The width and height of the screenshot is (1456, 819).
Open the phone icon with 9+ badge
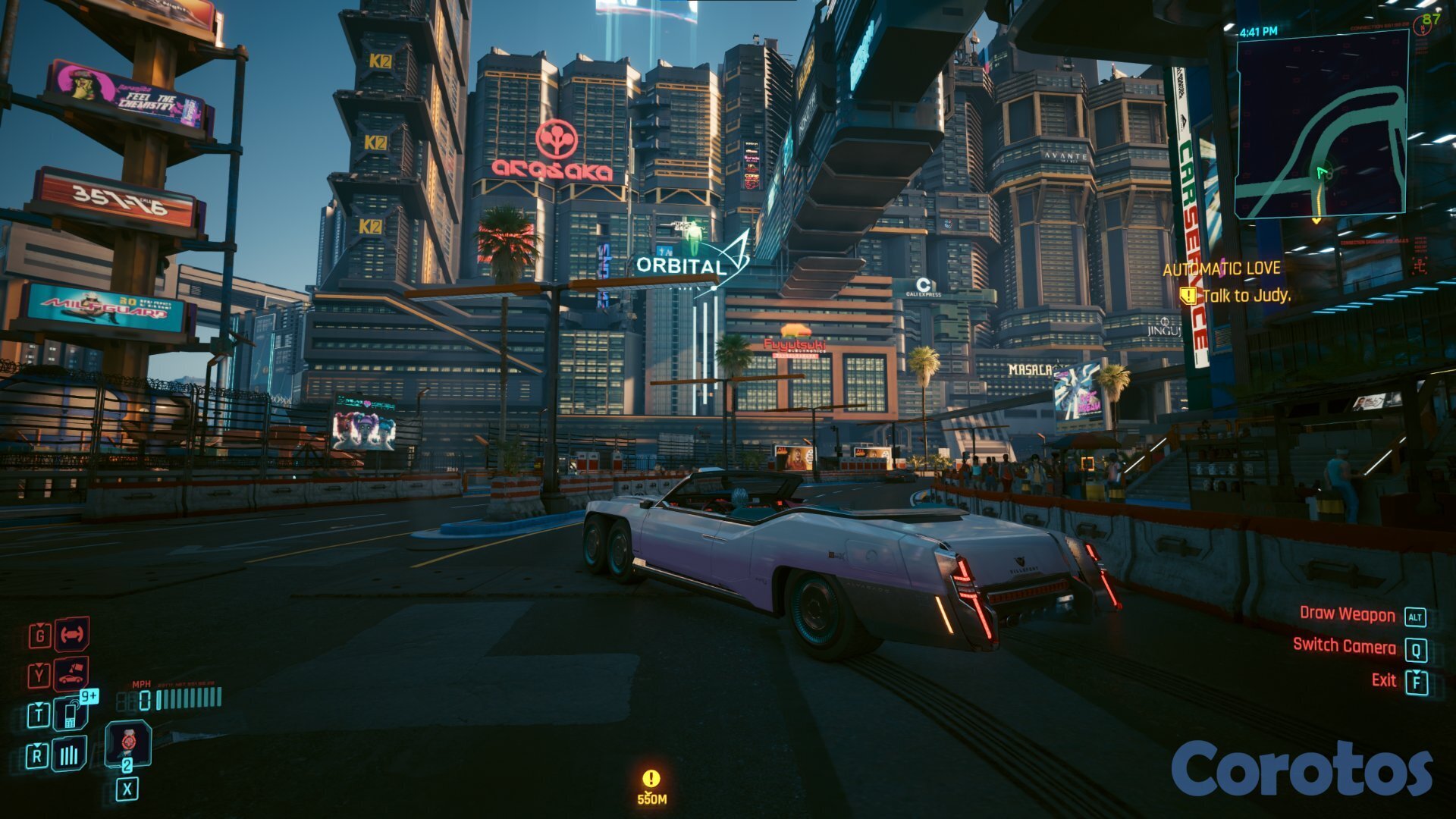(71, 714)
